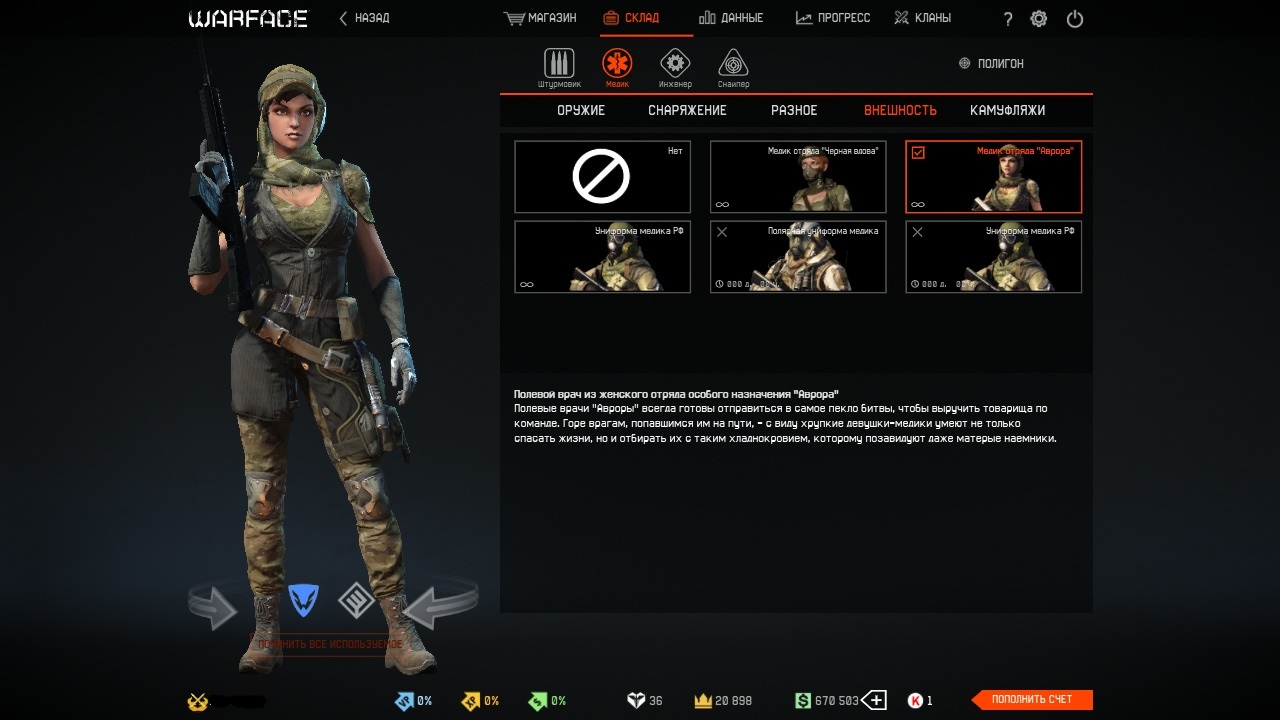Select the Полярная униформа медика skin
Screen dimensions: 1280x720
pos(798,257)
